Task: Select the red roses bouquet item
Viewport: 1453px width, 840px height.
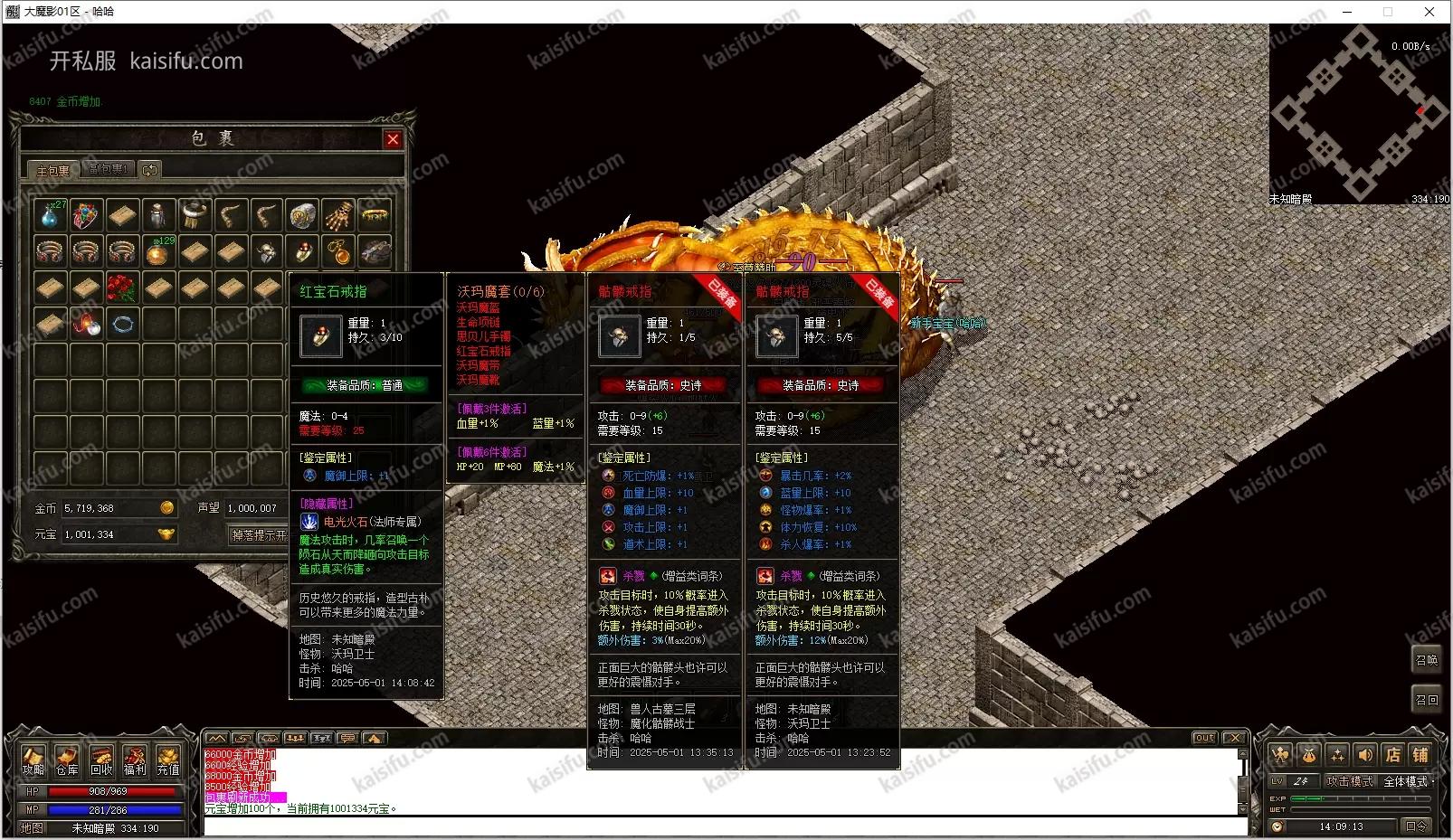Action: (122, 288)
